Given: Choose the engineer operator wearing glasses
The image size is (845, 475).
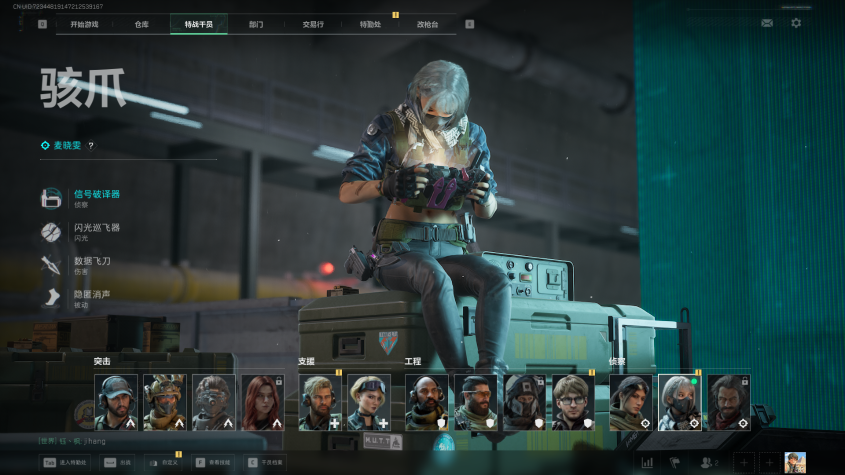Looking at the screenshot, I should point(573,402).
